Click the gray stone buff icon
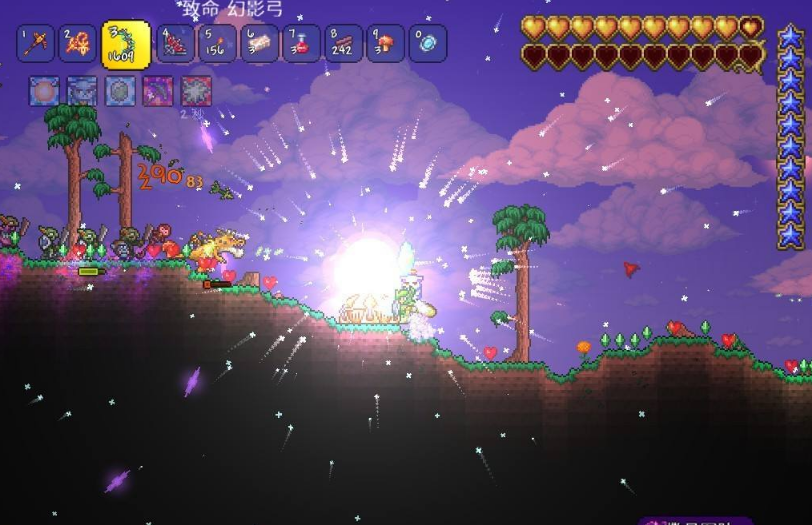The image size is (812, 525). point(120,91)
